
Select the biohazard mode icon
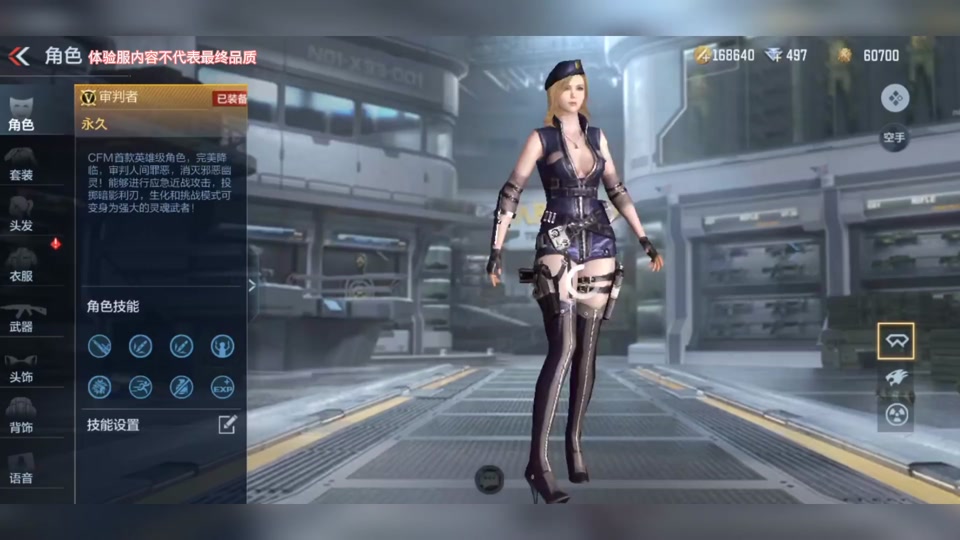click(x=895, y=415)
